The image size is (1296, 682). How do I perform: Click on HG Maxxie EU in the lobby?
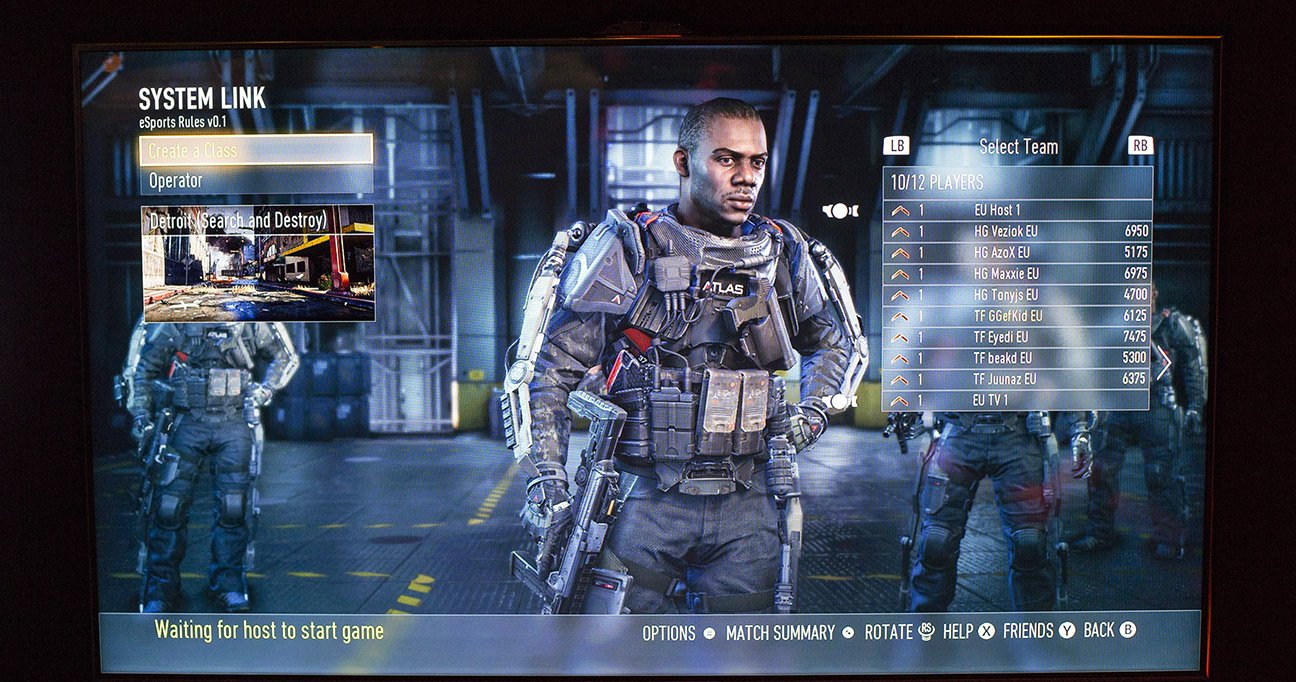(x=1016, y=273)
